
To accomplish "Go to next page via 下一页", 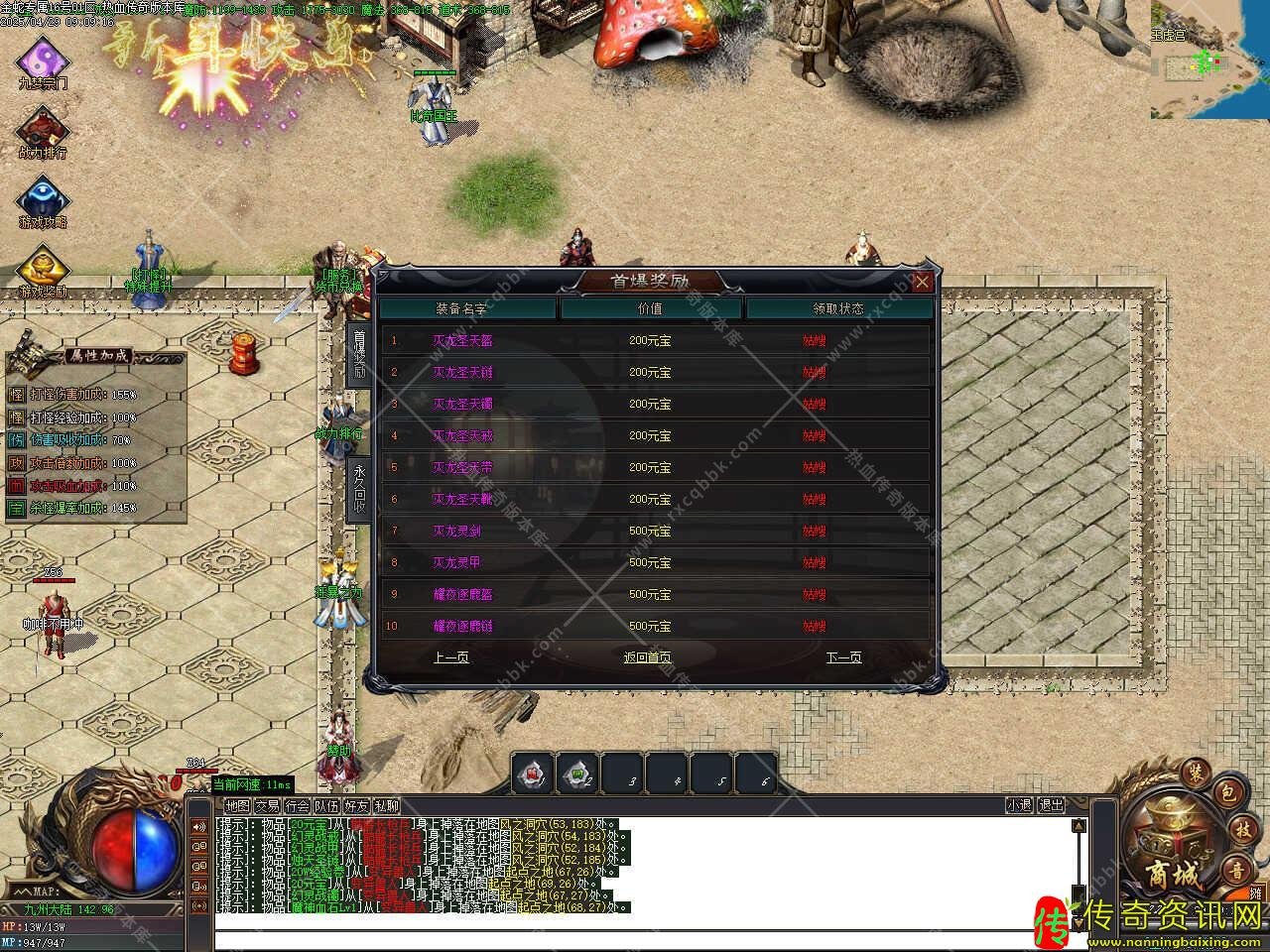I will point(843,657).
